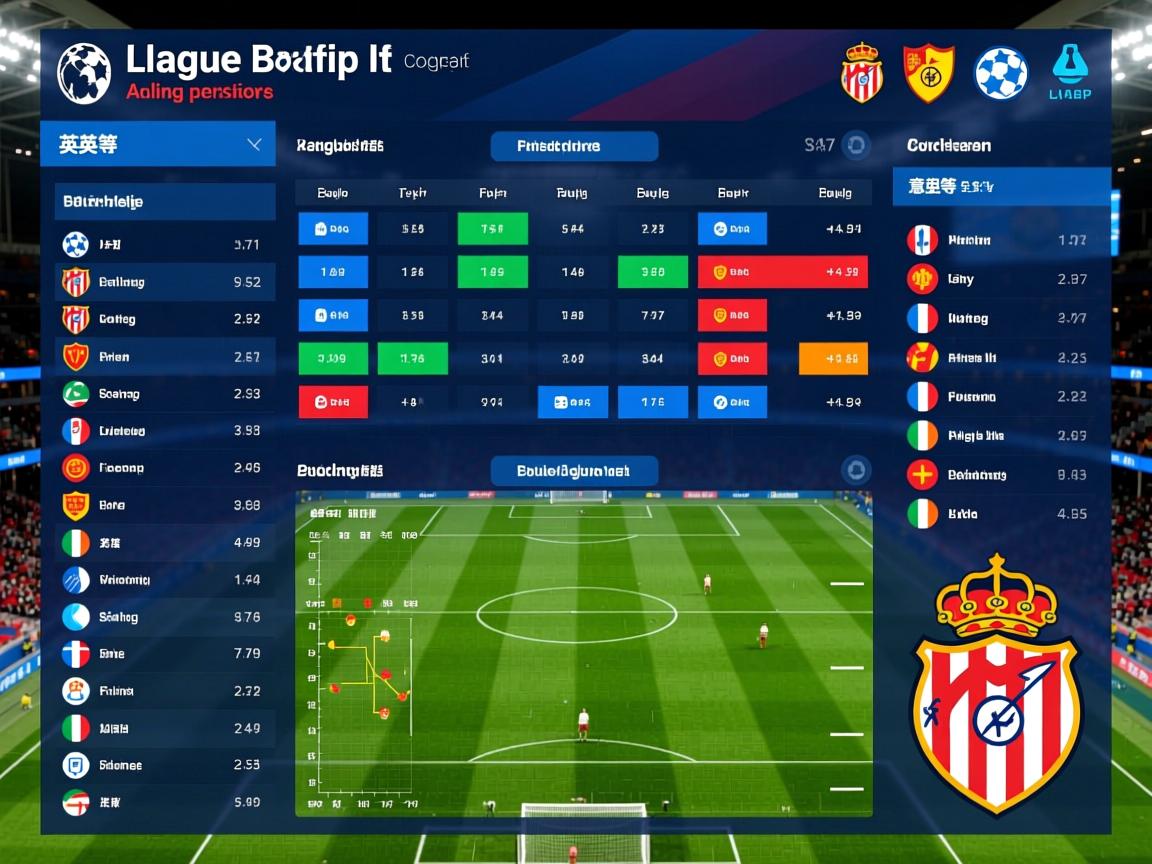Select the left list row valued 9.52
The height and width of the screenshot is (864, 1152).
click(x=165, y=282)
